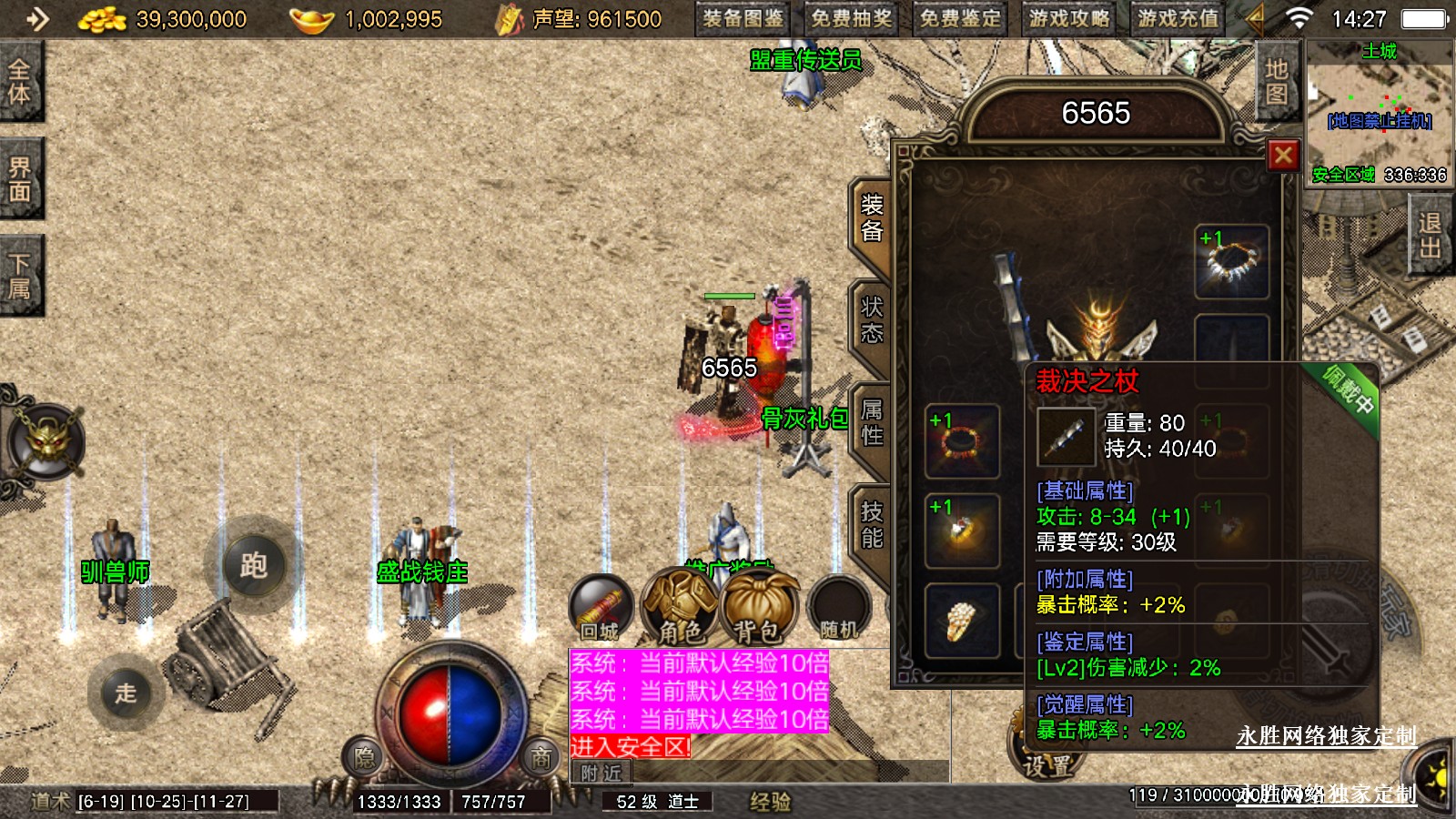Switch to the 技能 skills tab
The width and height of the screenshot is (1456, 819).
point(871,525)
